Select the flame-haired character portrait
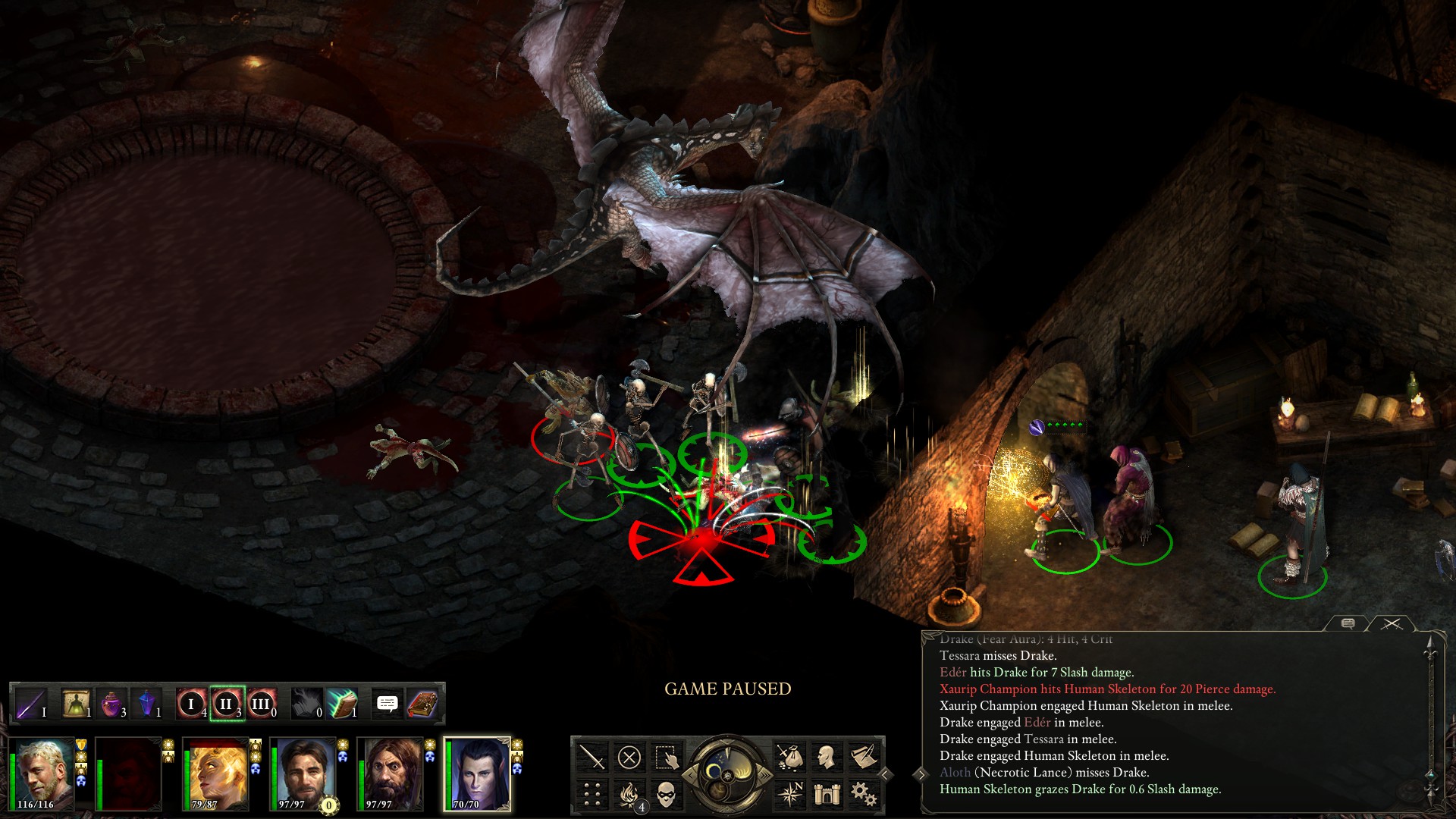 click(x=218, y=774)
